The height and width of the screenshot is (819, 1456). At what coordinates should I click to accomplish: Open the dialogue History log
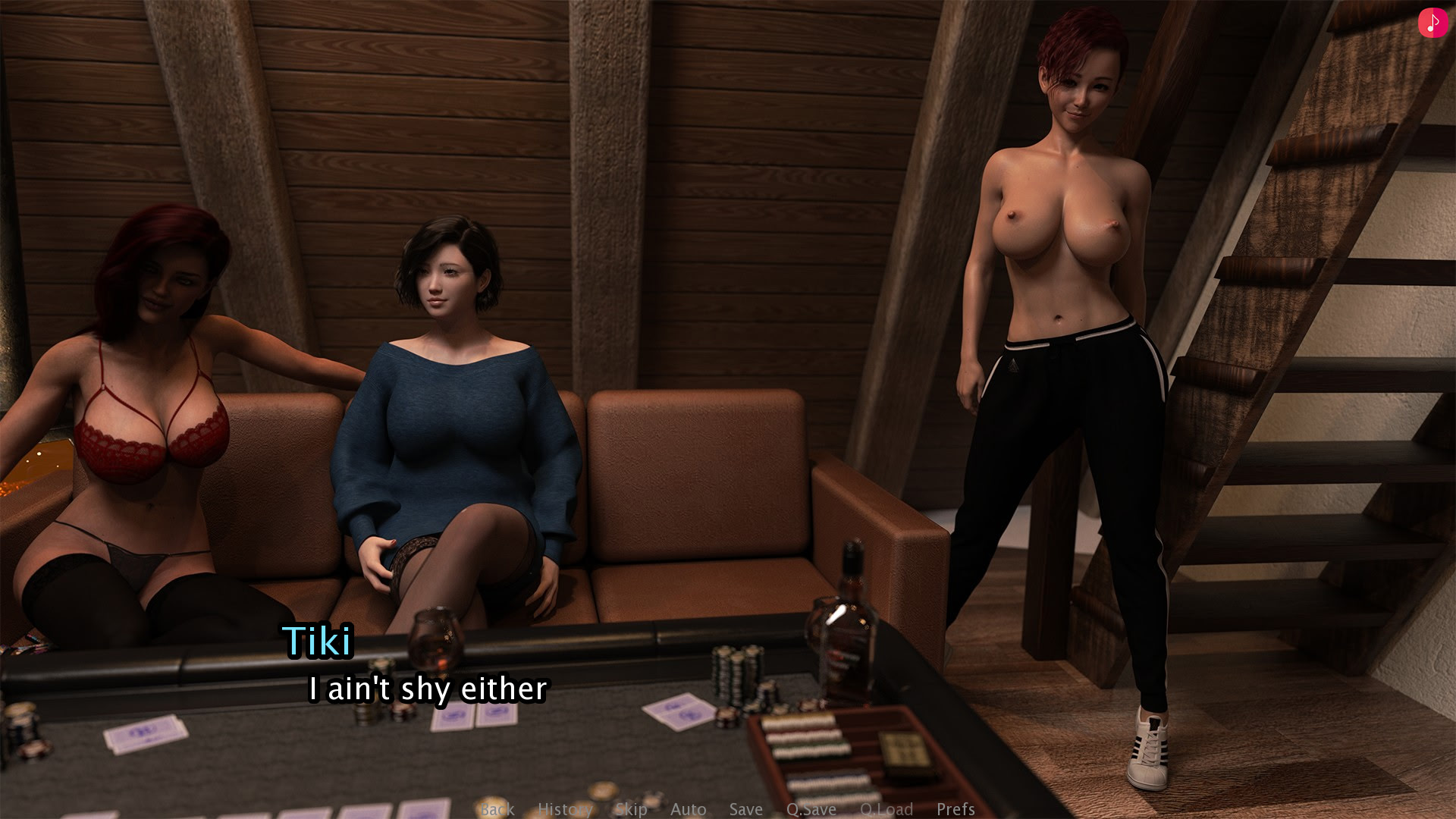565,809
